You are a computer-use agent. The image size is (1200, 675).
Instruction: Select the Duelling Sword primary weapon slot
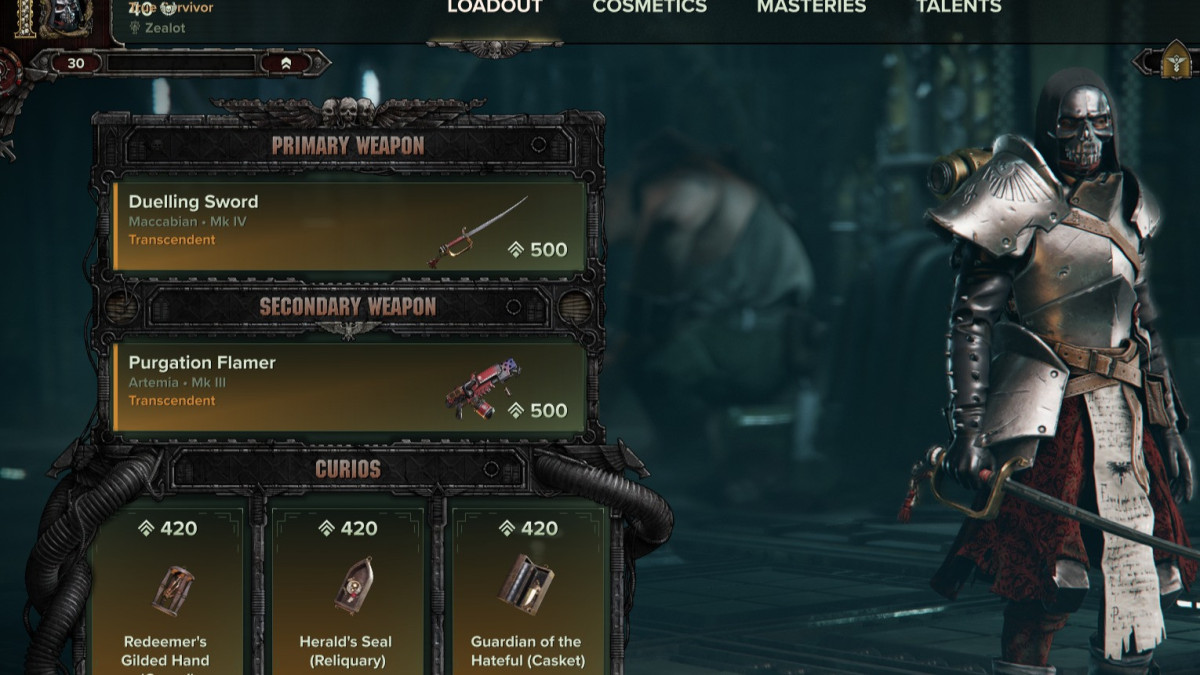pos(349,226)
